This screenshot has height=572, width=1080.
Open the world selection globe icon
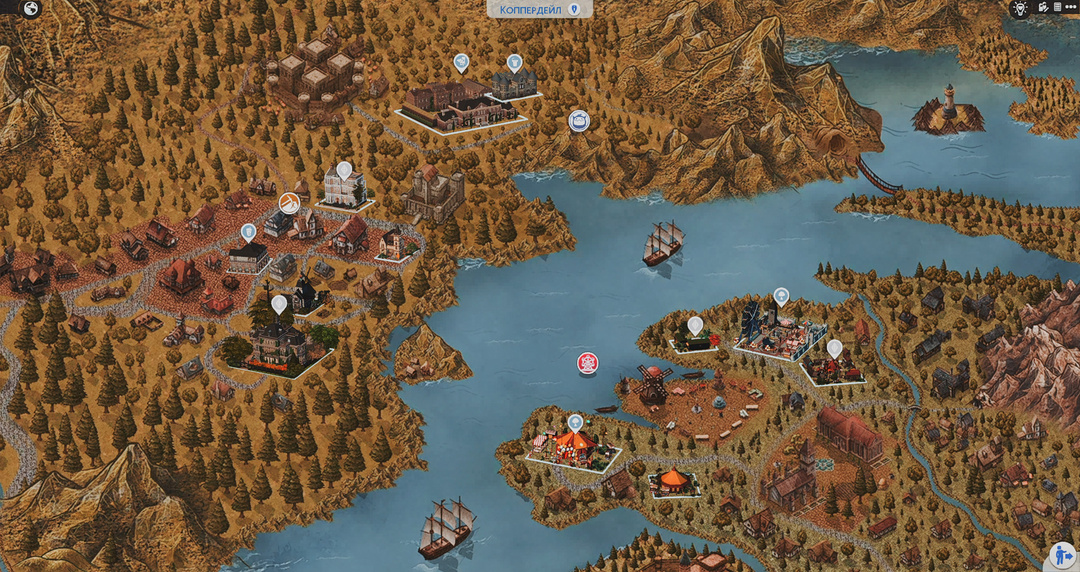pos(31,9)
